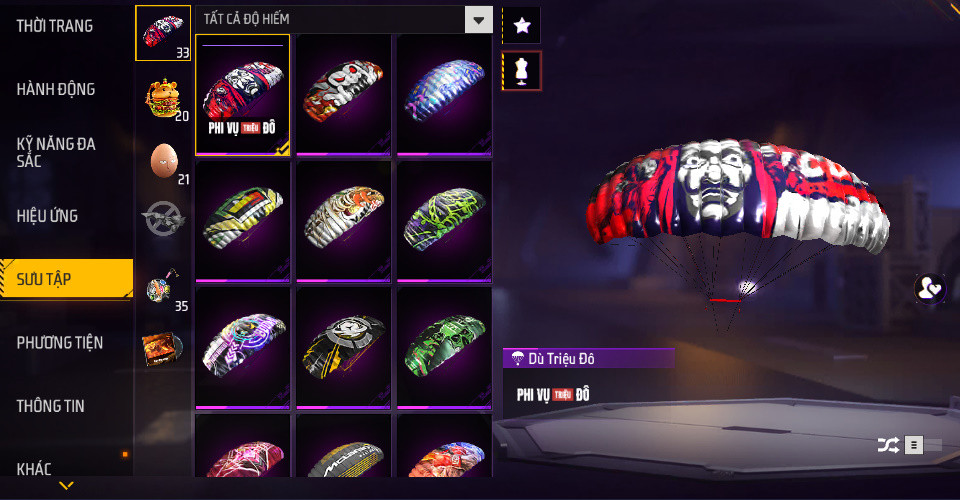Click the shuffle random icon

click(887, 445)
